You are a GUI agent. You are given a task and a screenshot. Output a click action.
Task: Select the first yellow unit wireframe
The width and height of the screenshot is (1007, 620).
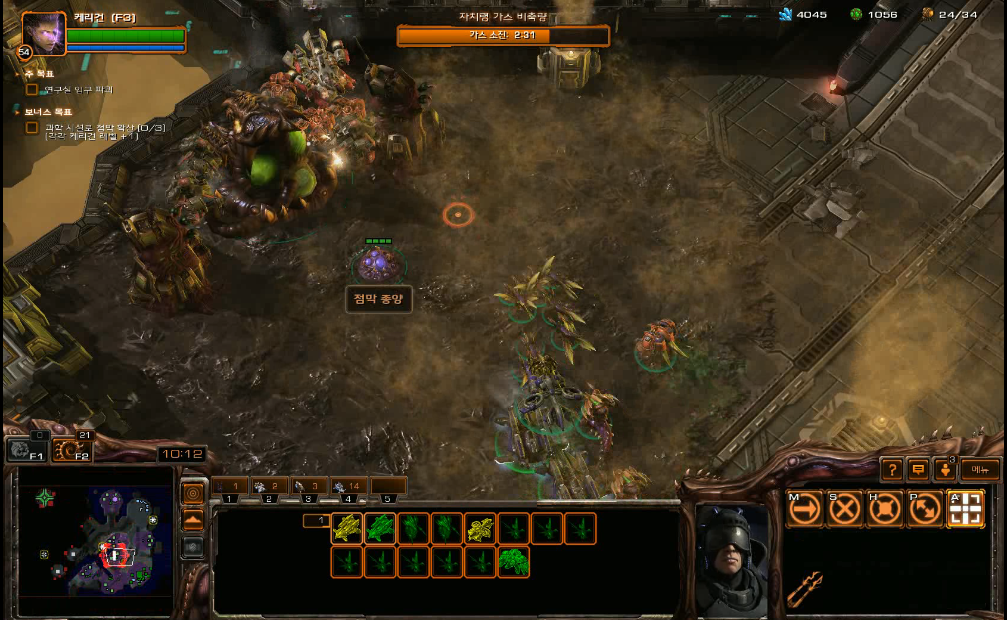(347, 528)
